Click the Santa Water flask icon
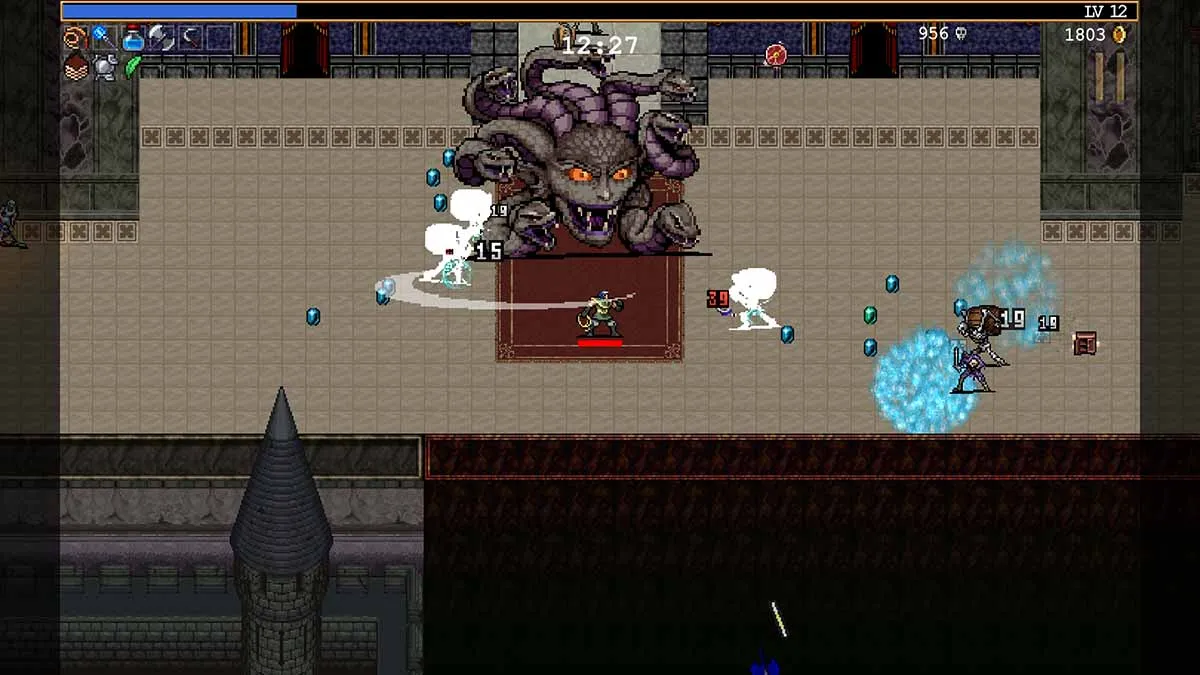 click(x=132, y=39)
